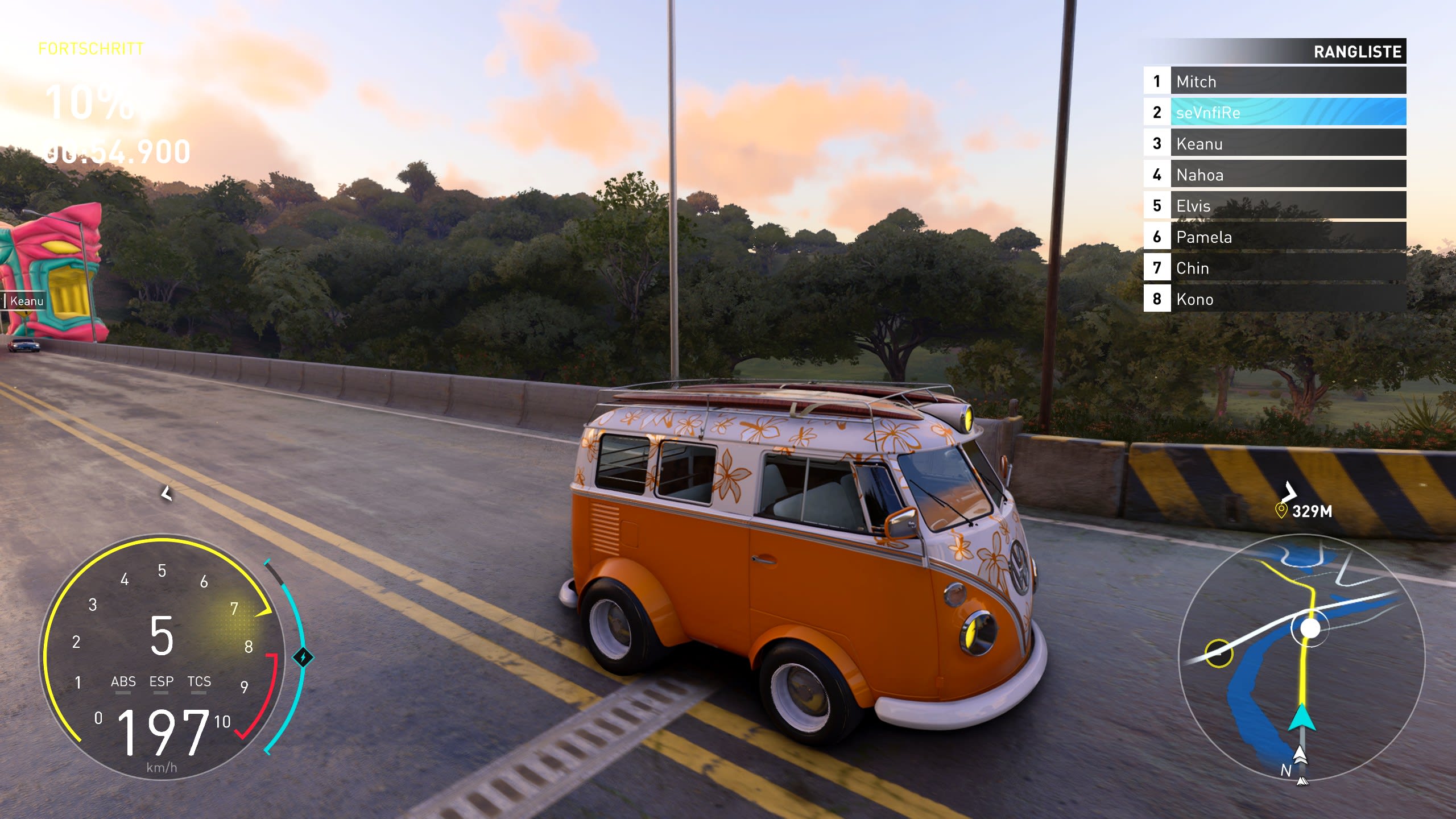
Task: Toggle the TCS indicator on the speedometer
Action: point(199,682)
